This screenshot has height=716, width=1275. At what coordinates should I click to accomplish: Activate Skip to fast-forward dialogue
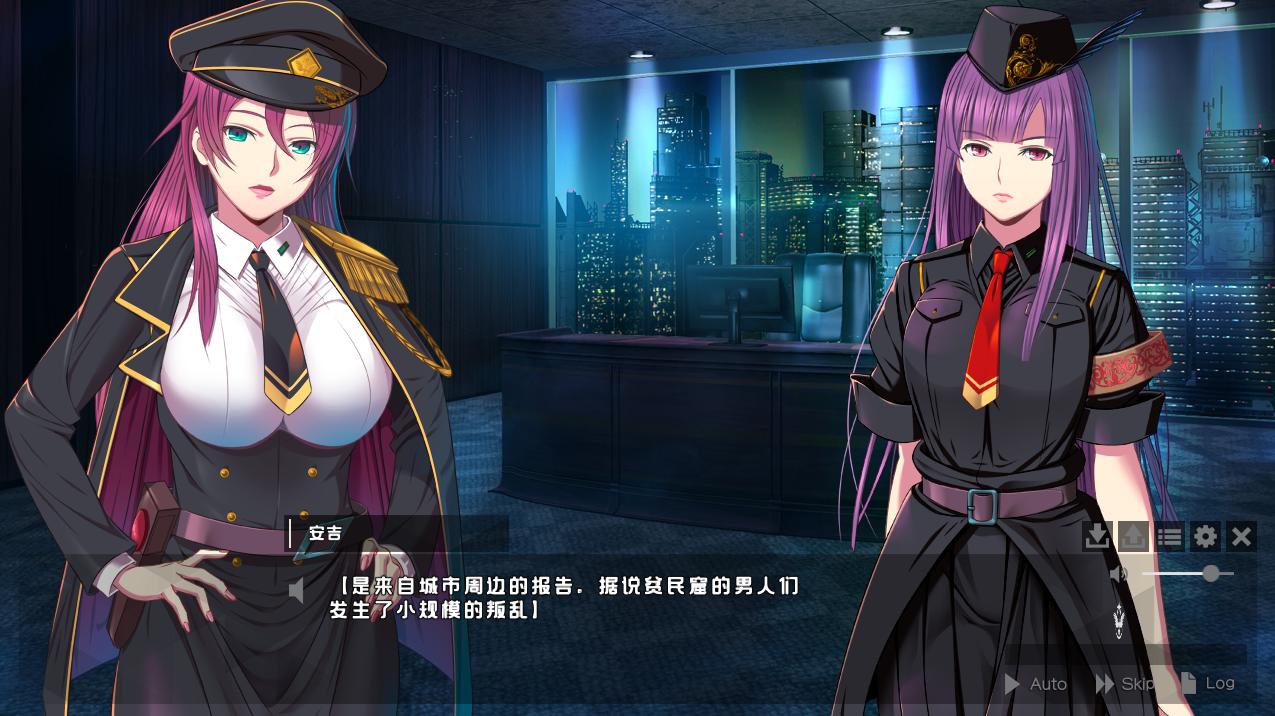coord(1125,684)
